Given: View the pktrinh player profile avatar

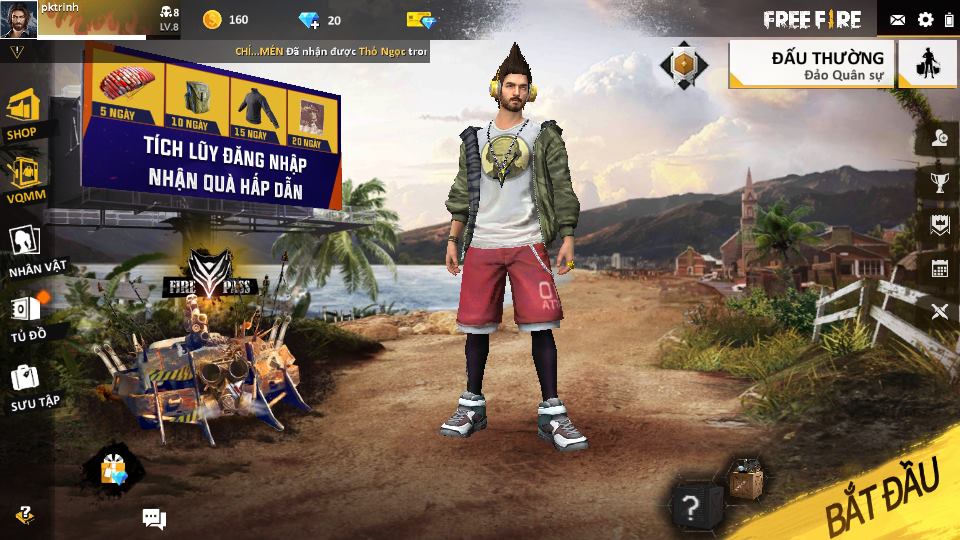Looking at the screenshot, I should (x=18, y=18).
